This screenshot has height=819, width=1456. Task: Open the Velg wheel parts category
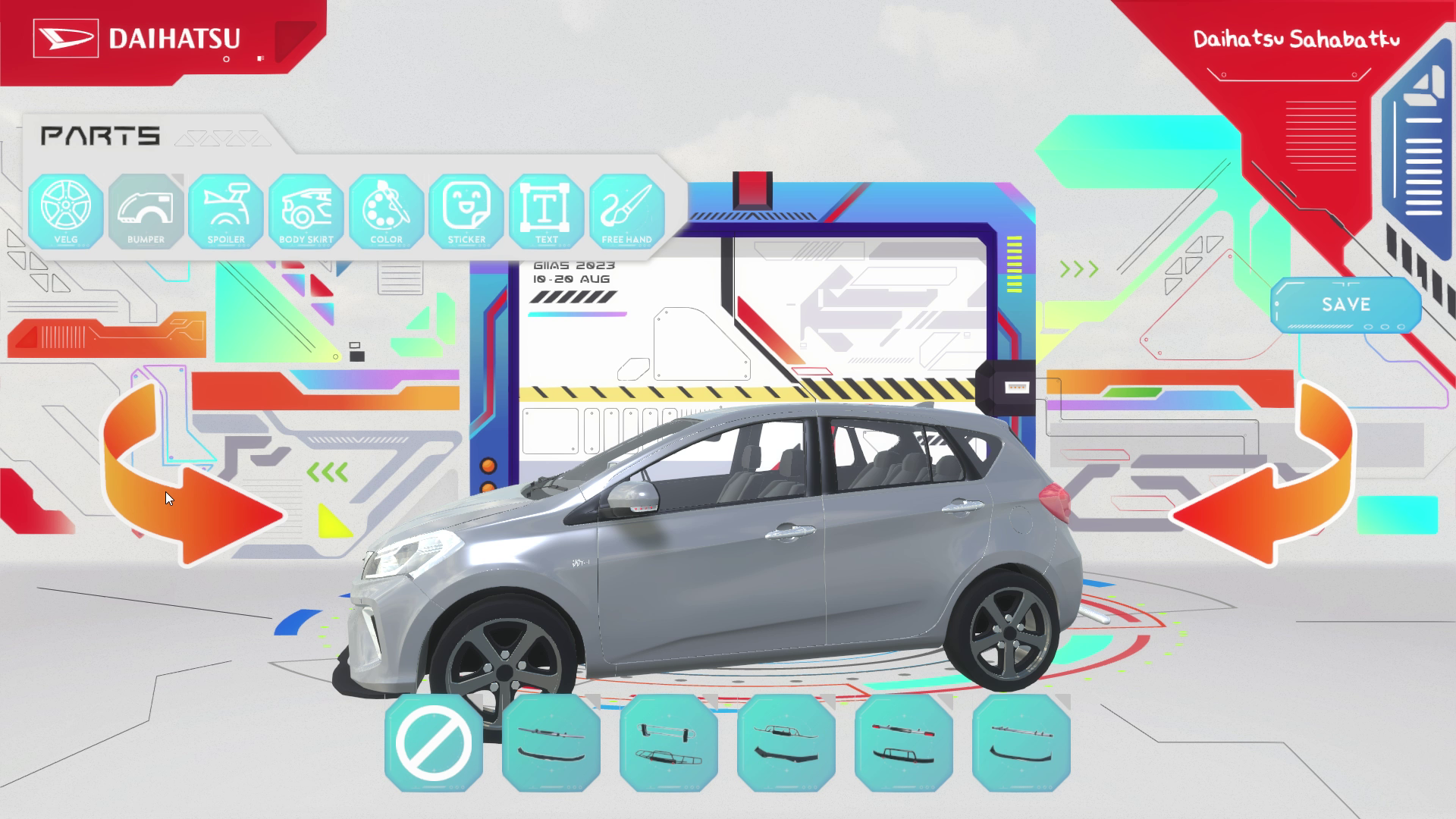[x=66, y=211]
